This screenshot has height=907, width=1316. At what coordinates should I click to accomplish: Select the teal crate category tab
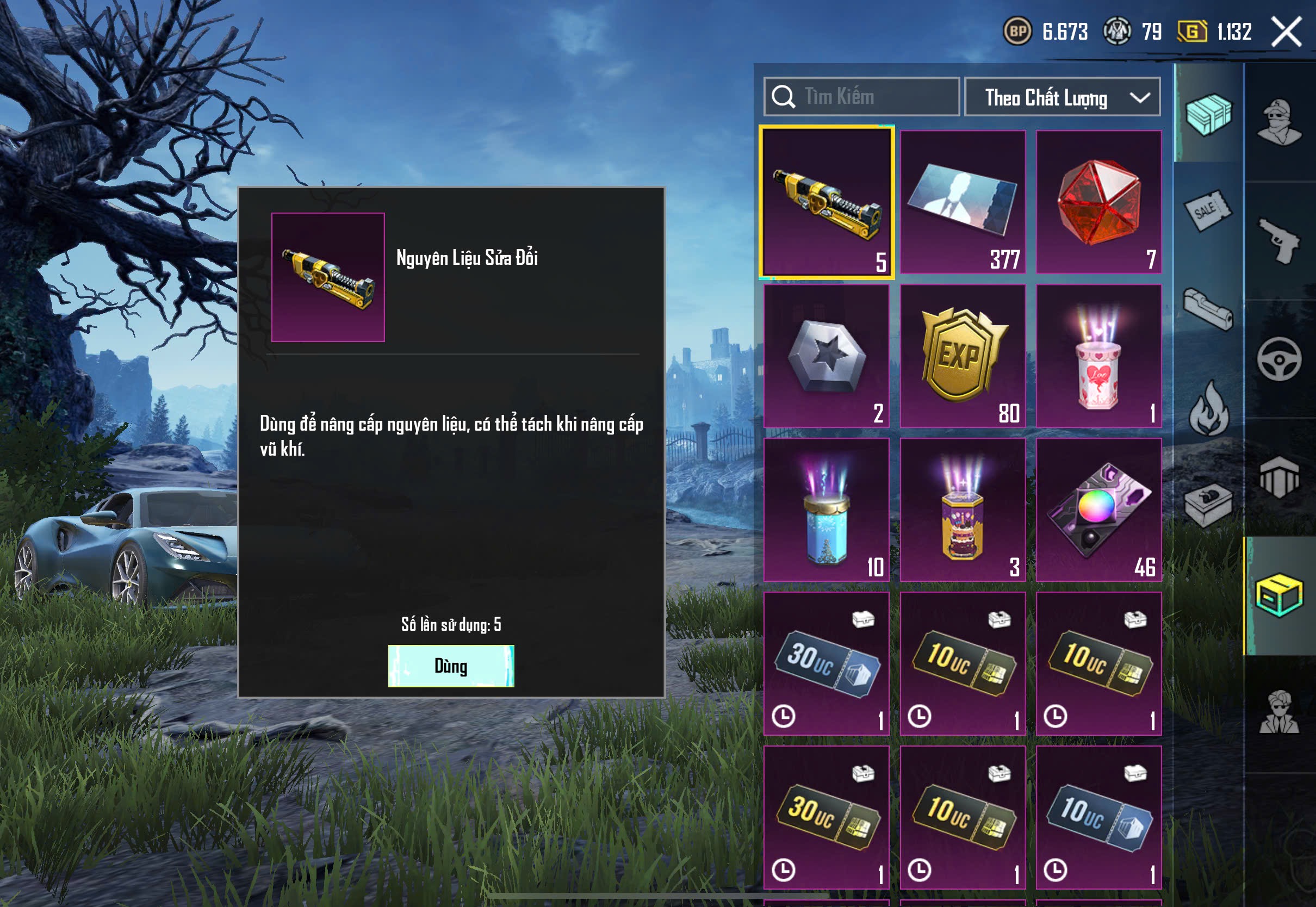click(x=1208, y=114)
